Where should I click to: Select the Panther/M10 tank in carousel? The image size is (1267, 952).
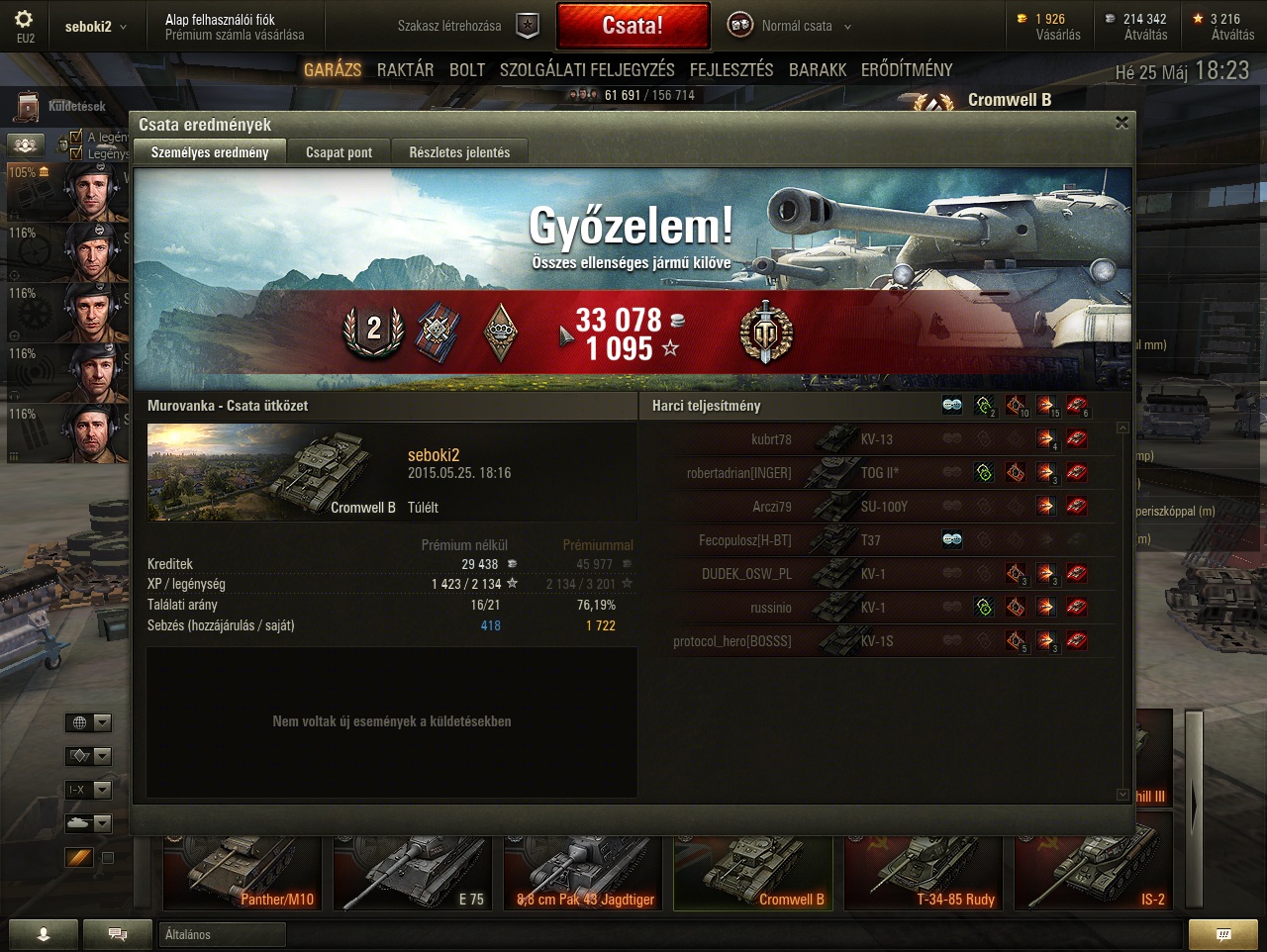tap(243, 873)
